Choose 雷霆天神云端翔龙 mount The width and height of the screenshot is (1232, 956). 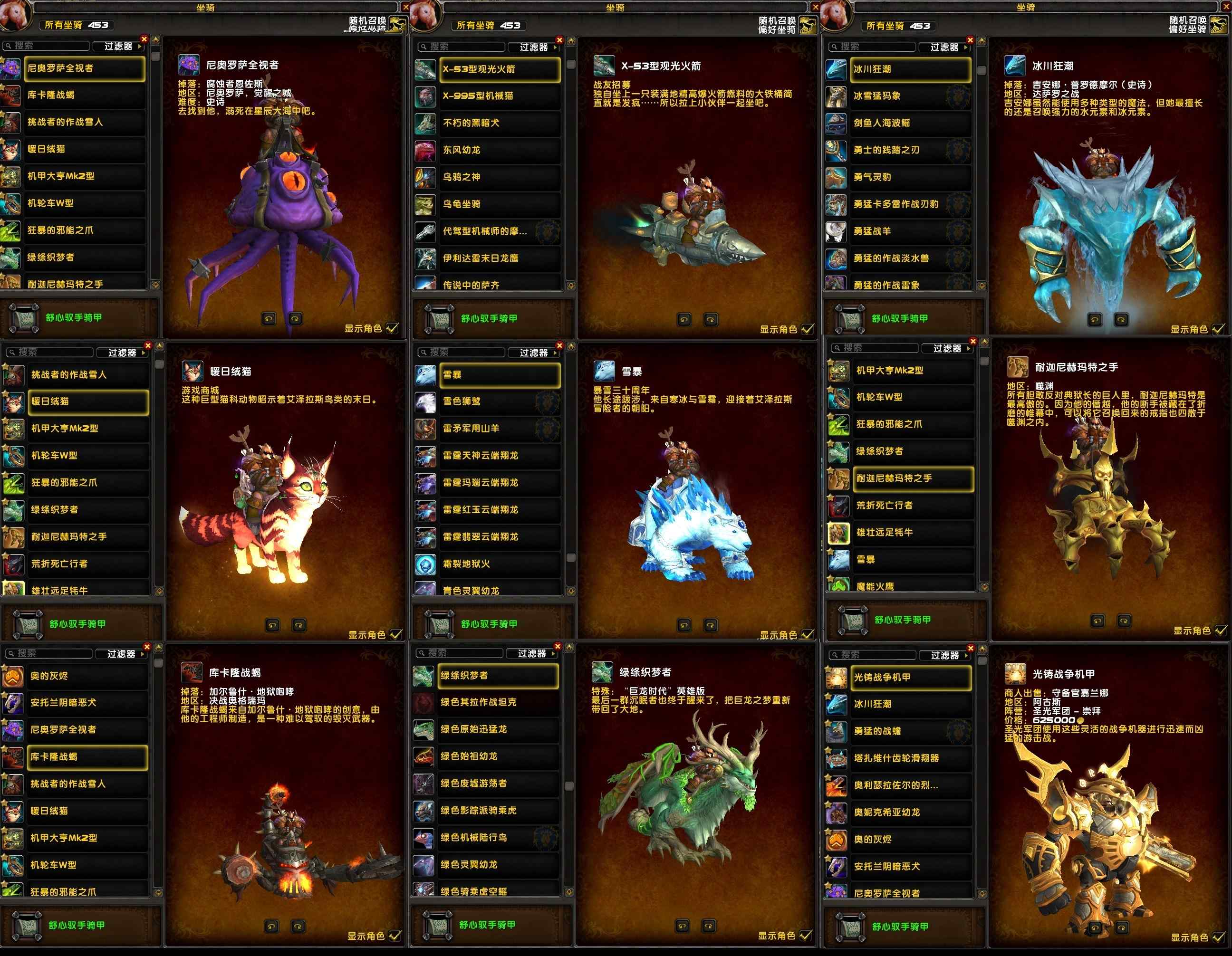(499, 456)
